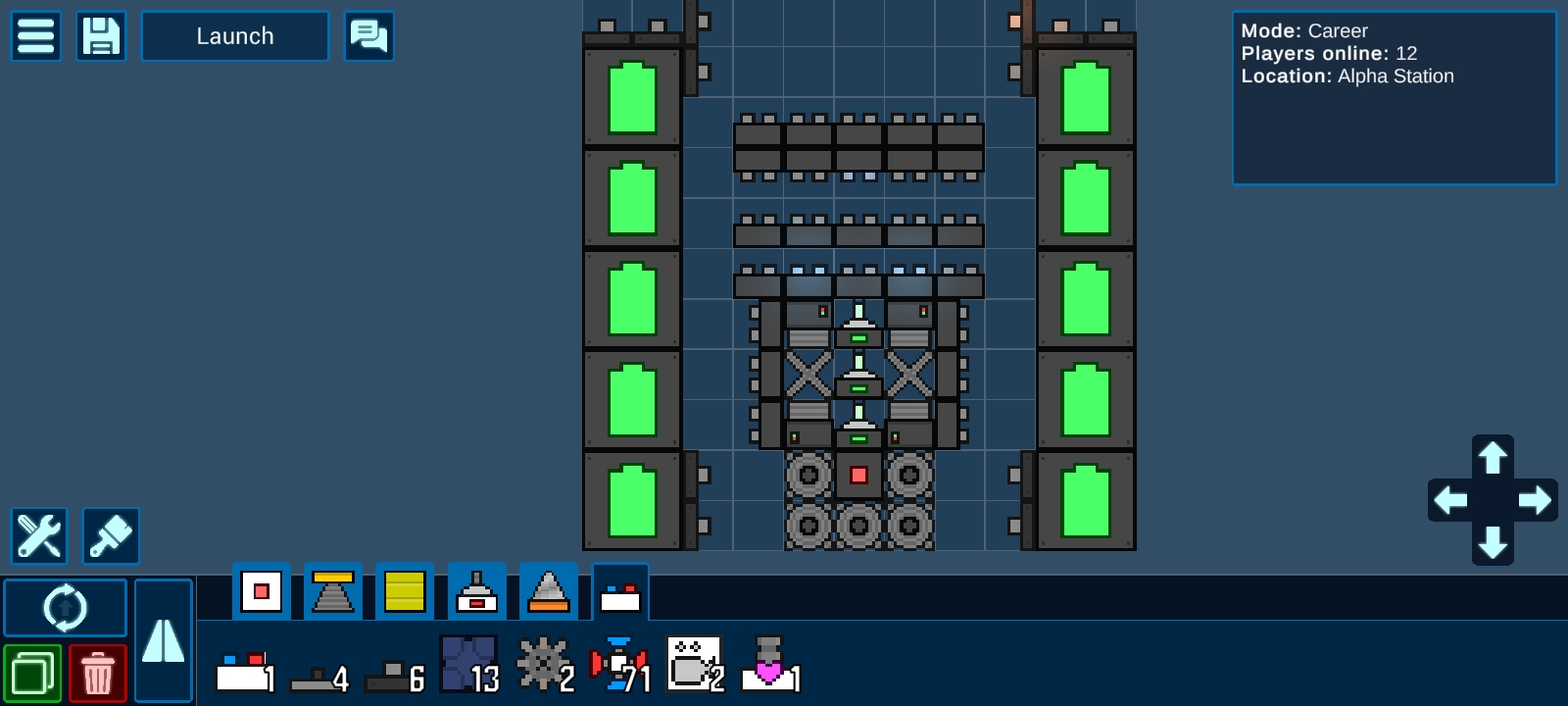Switch to the red-square core blocks tab
Screen dimensions: 1568x706
click(x=262, y=591)
